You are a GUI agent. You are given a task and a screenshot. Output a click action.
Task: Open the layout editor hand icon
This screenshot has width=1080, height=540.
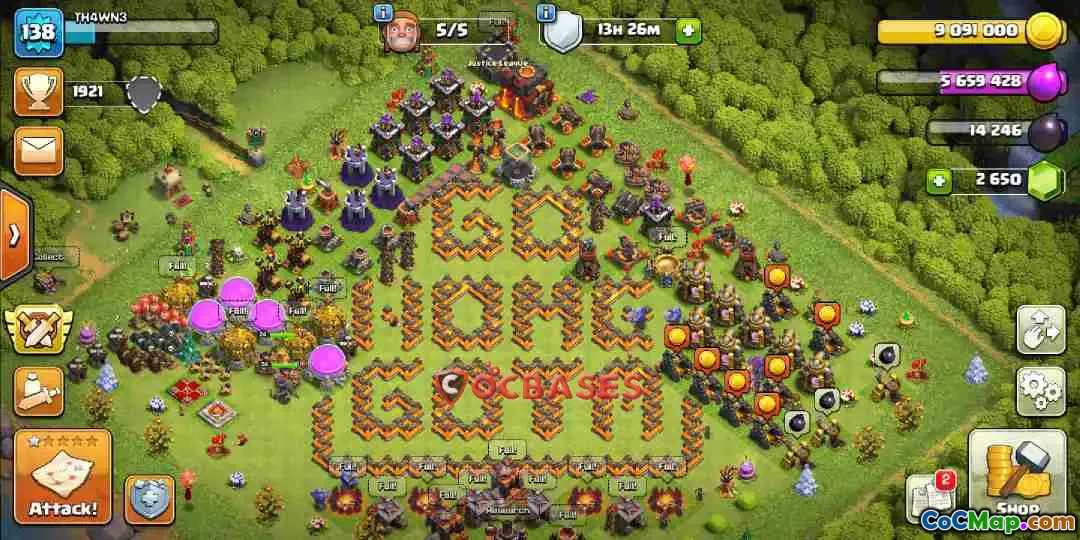click(1040, 331)
